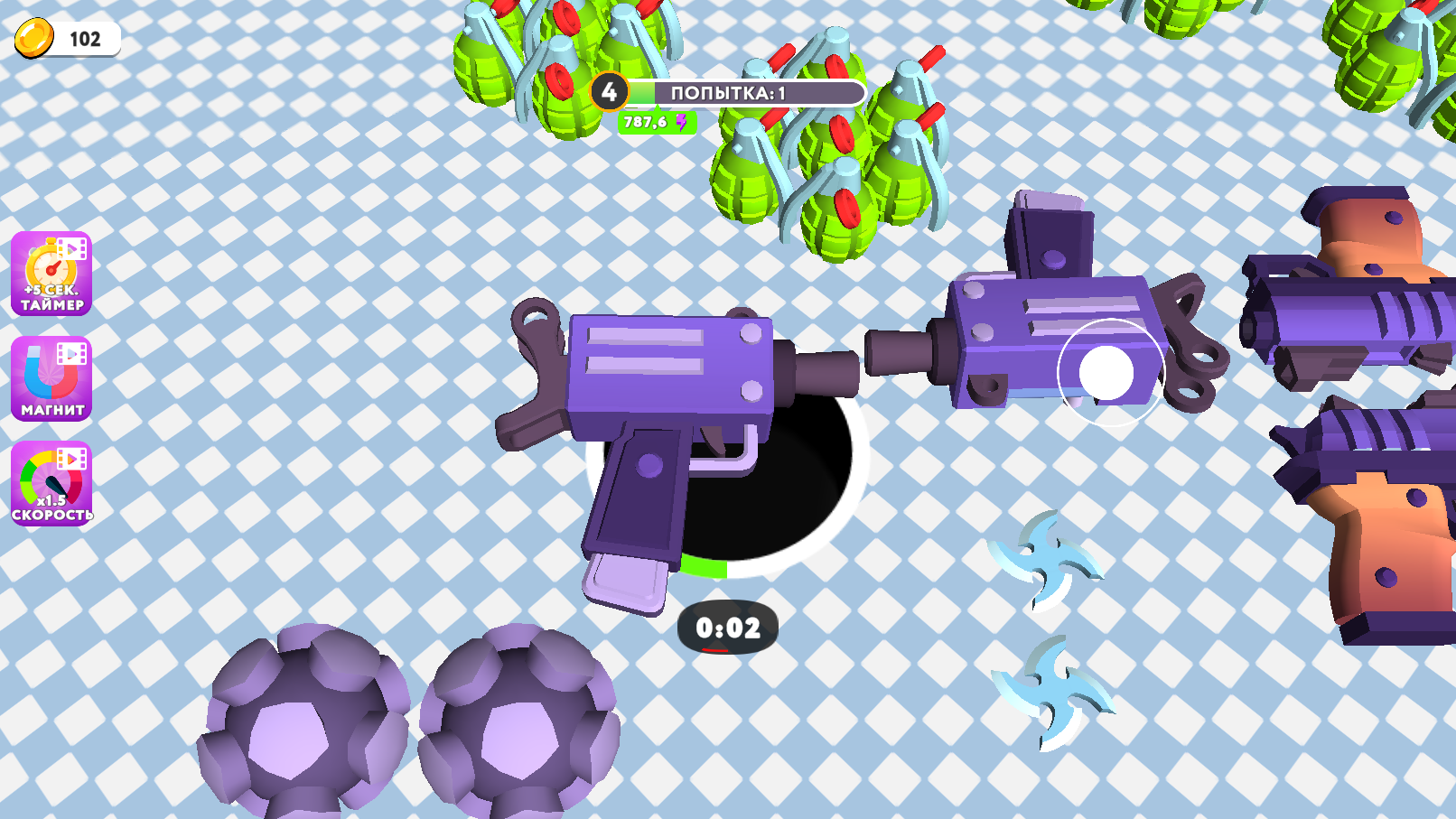Use the МАГНИТ magnet booster
Viewport: 1456px width, 819px height.
coord(50,379)
